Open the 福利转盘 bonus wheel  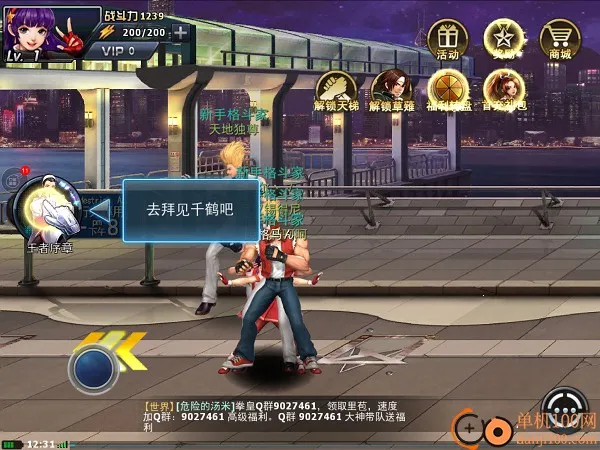coord(449,89)
